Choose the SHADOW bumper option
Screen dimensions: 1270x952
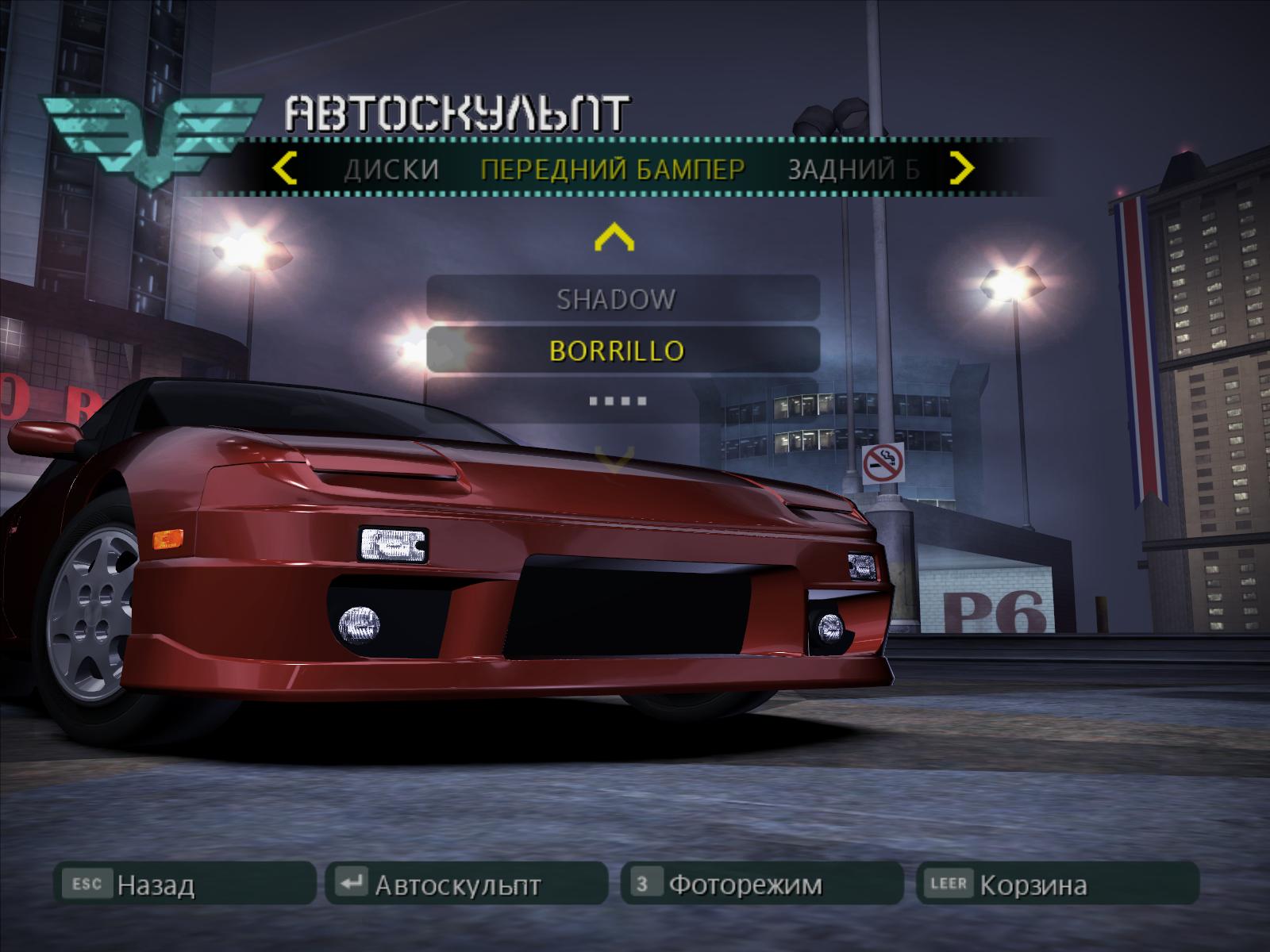pyautogui.click(x=622, y=299)
